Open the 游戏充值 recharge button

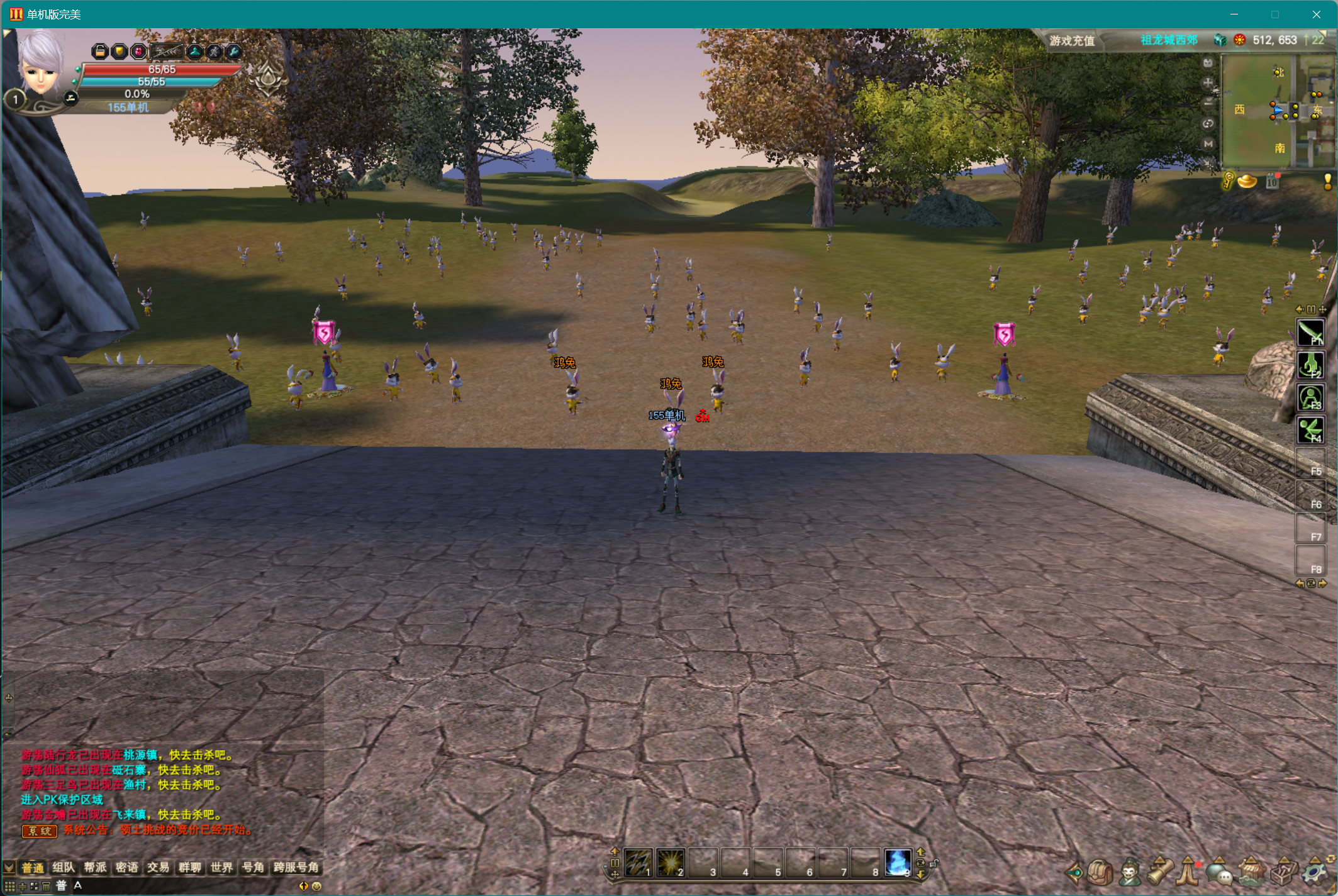(1071, 41)
